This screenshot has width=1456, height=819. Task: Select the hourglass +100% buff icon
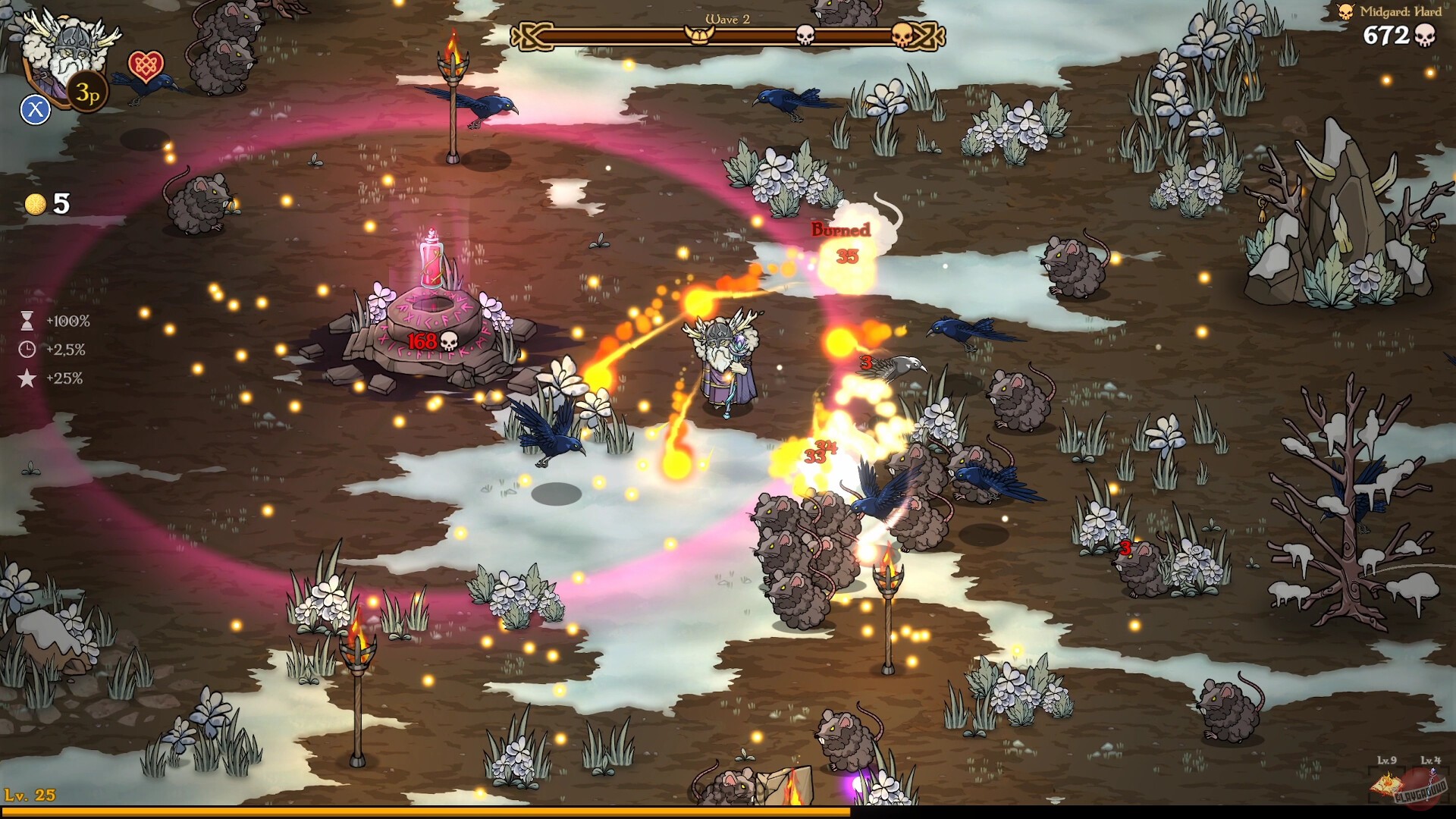26,321
